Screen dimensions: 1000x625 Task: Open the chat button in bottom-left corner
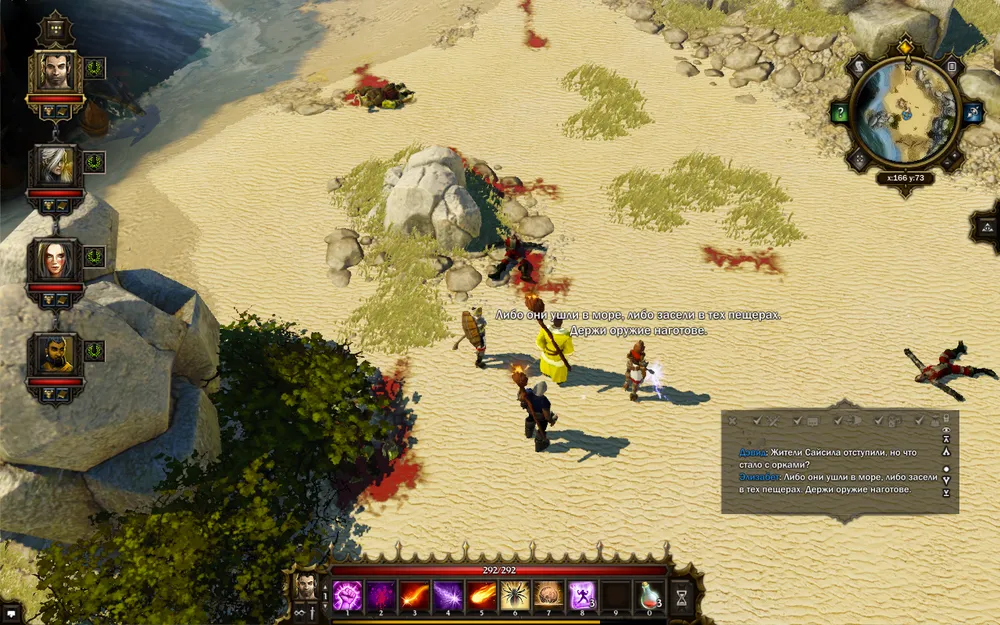11,612
